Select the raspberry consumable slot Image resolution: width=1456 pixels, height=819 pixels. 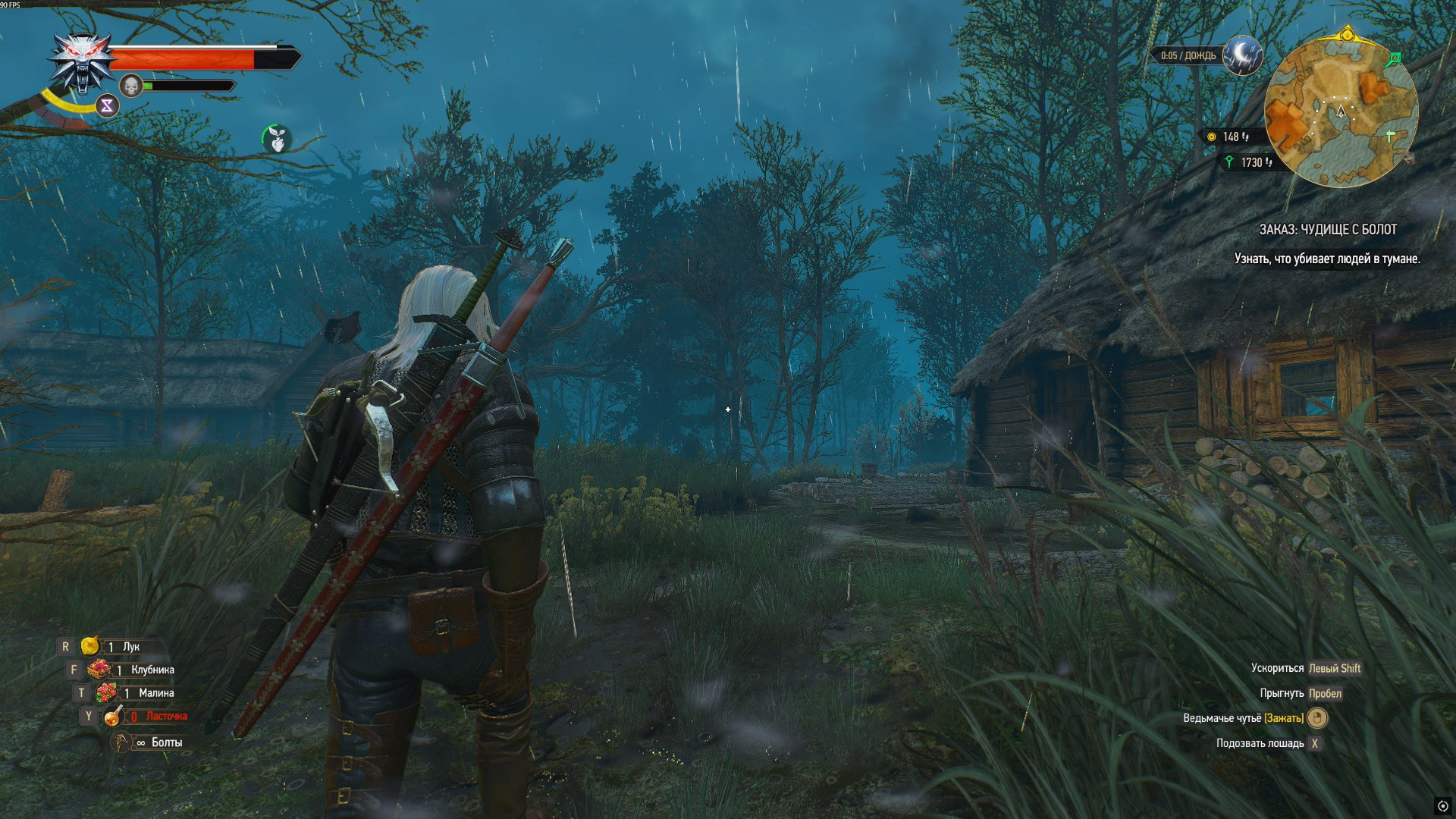[x=106, y=692]
